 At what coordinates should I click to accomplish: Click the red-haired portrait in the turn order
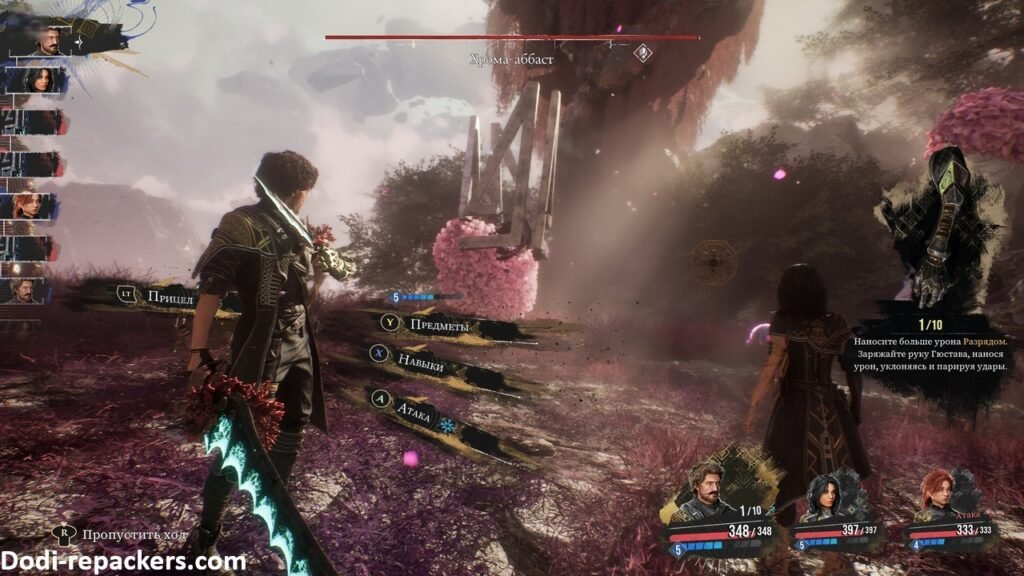coord(27,205)
